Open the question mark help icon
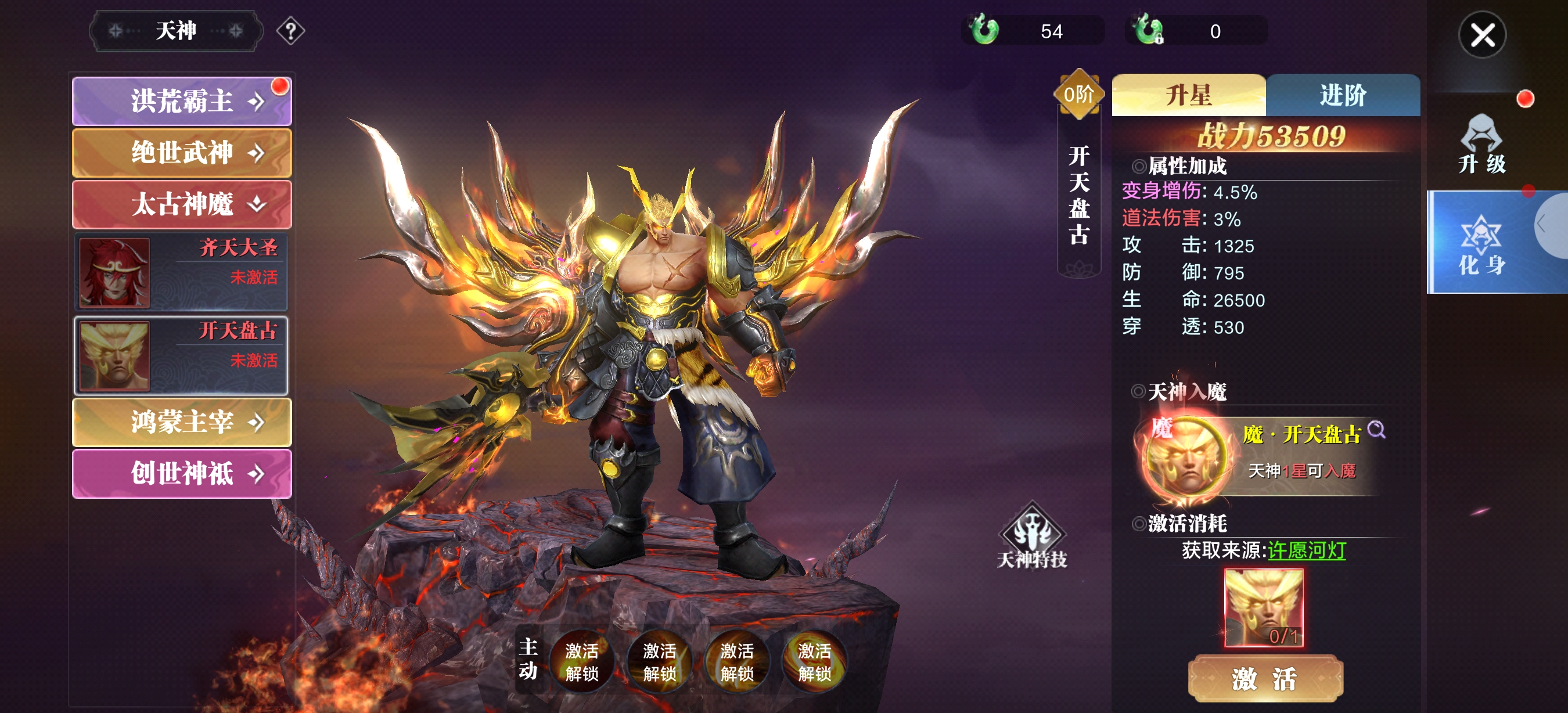The height and width of the screenshot is (713, 1568). [290, 30]
